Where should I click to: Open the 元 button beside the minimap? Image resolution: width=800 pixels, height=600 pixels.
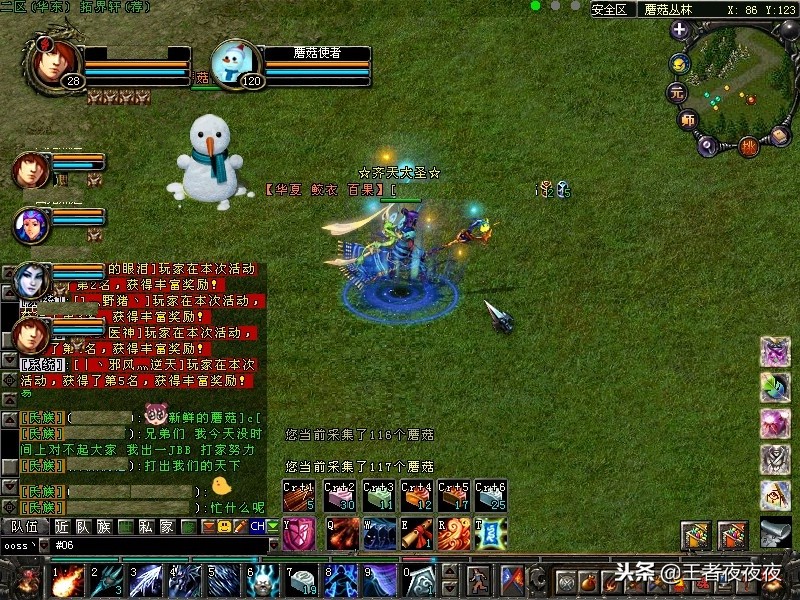pyautogui.click(x=677, y=93)
